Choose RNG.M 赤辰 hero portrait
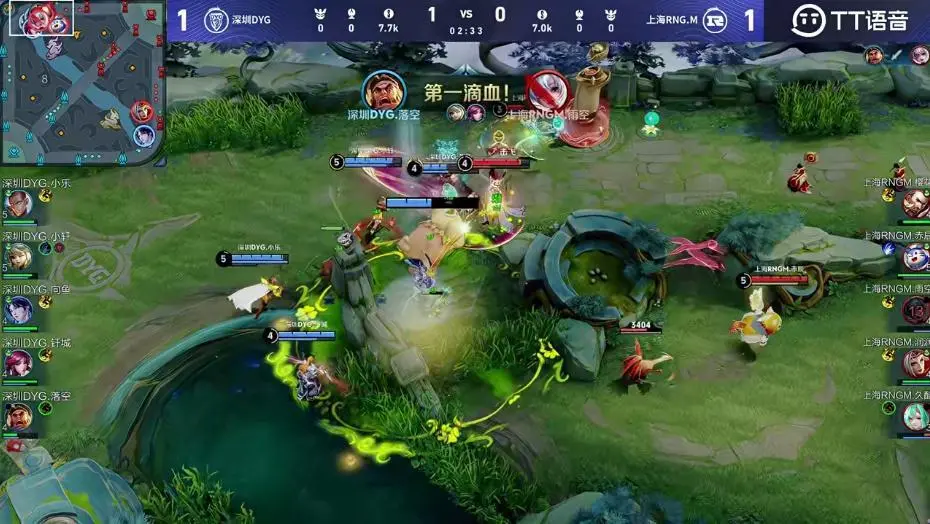Screen dimensions: 930x524 (914, 257)
